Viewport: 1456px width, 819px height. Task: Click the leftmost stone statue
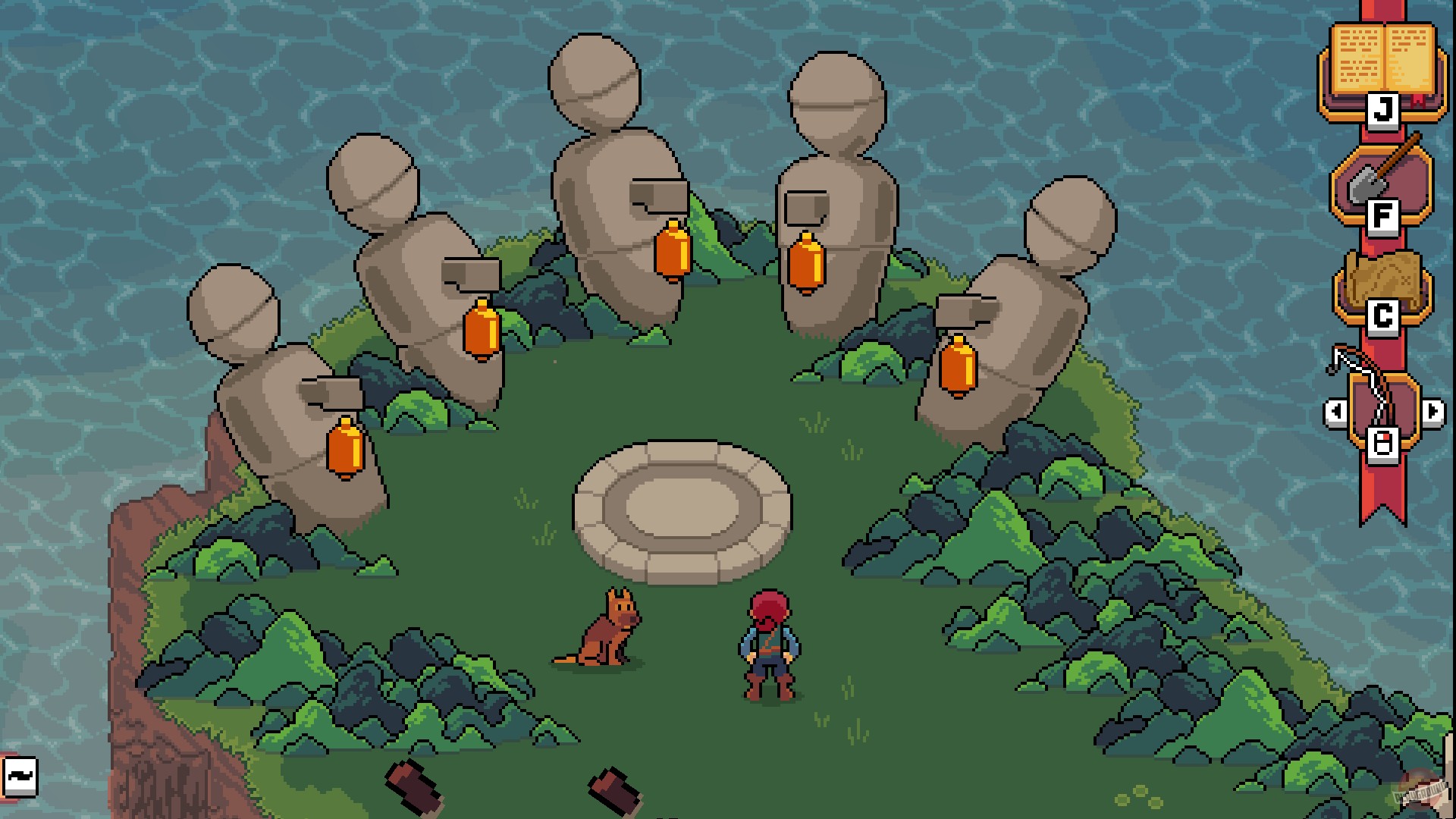273,394
